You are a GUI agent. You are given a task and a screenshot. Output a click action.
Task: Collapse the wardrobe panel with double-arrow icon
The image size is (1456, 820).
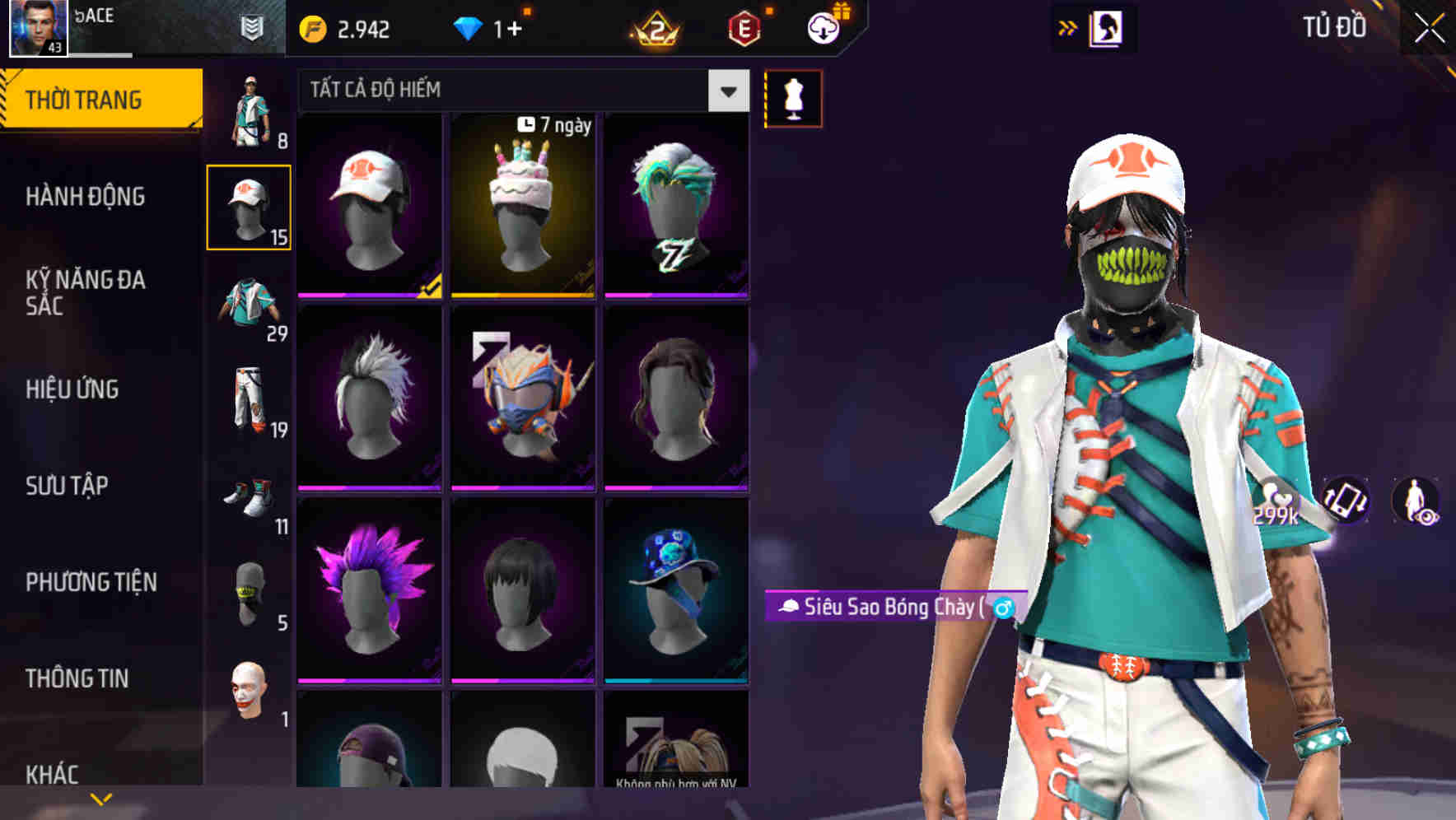click(1068, 27)
